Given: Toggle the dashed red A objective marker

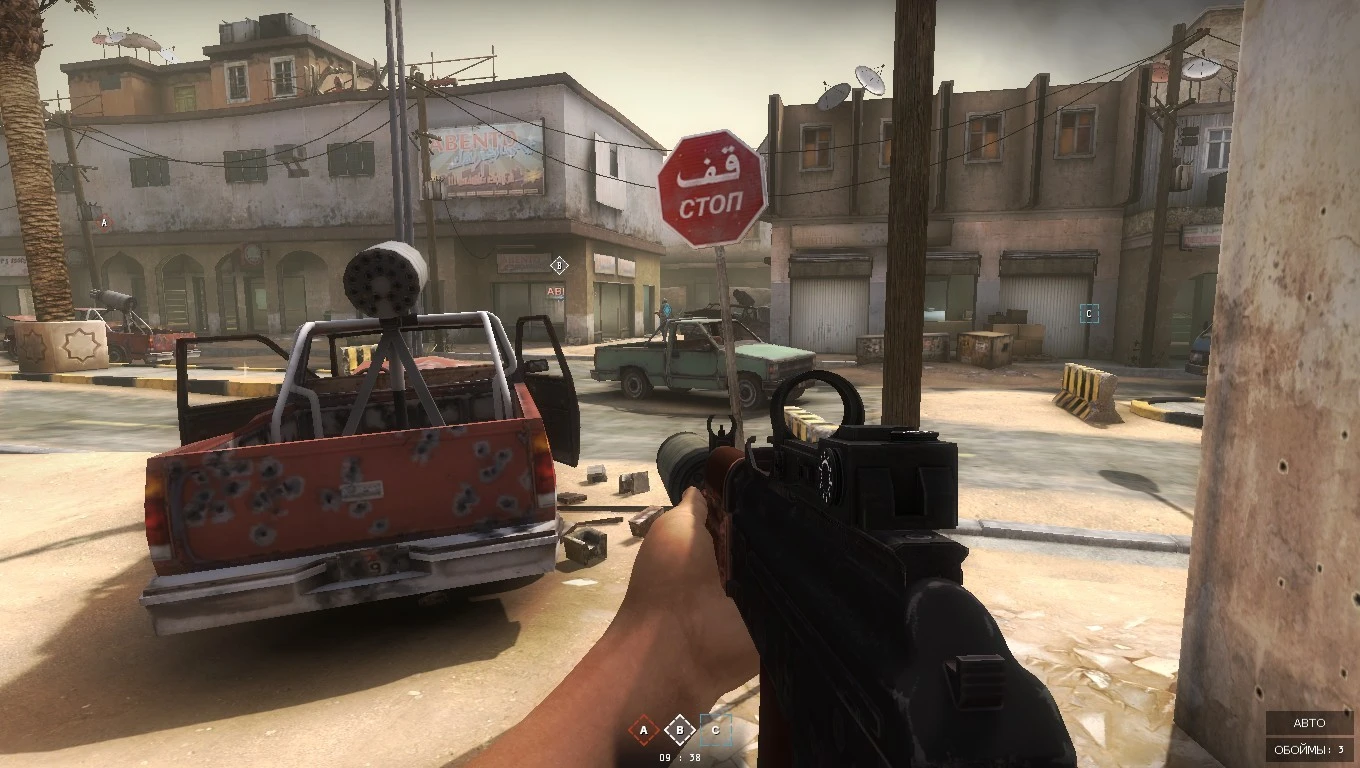Looking at the screenshot, I should pyautogui.click(x=641, y=731).
